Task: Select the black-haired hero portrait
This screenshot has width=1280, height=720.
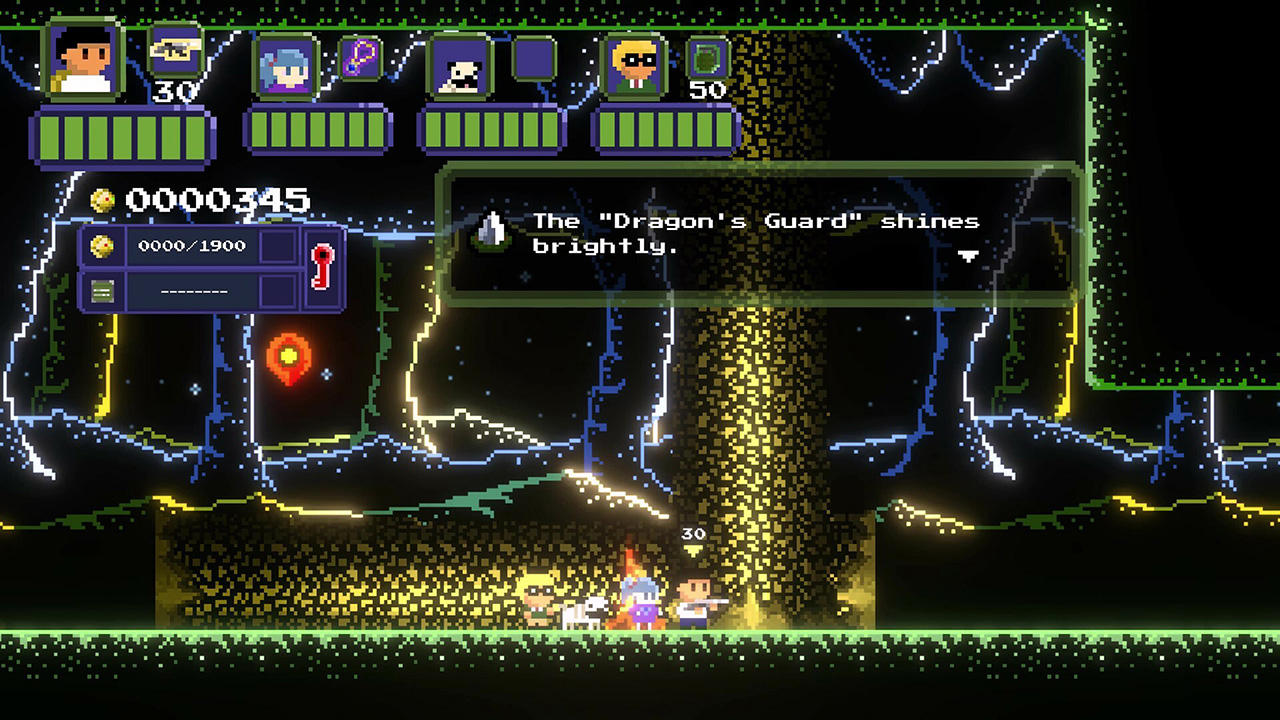Action: pos(83,61)
